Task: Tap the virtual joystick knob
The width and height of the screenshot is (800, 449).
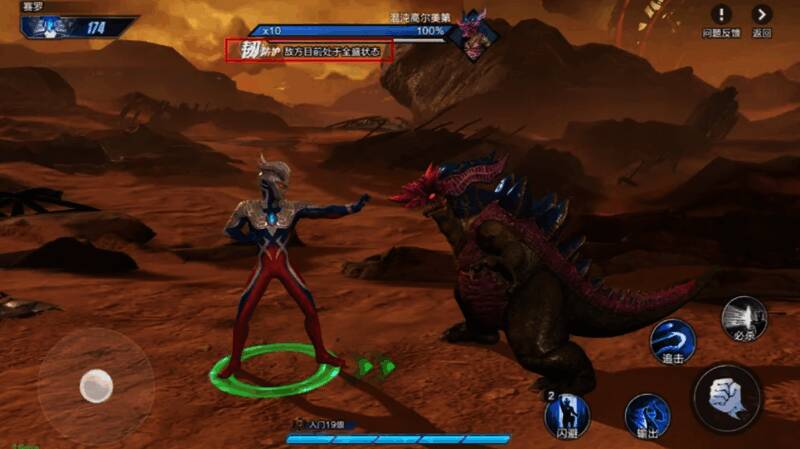Action: coord(96,385)
